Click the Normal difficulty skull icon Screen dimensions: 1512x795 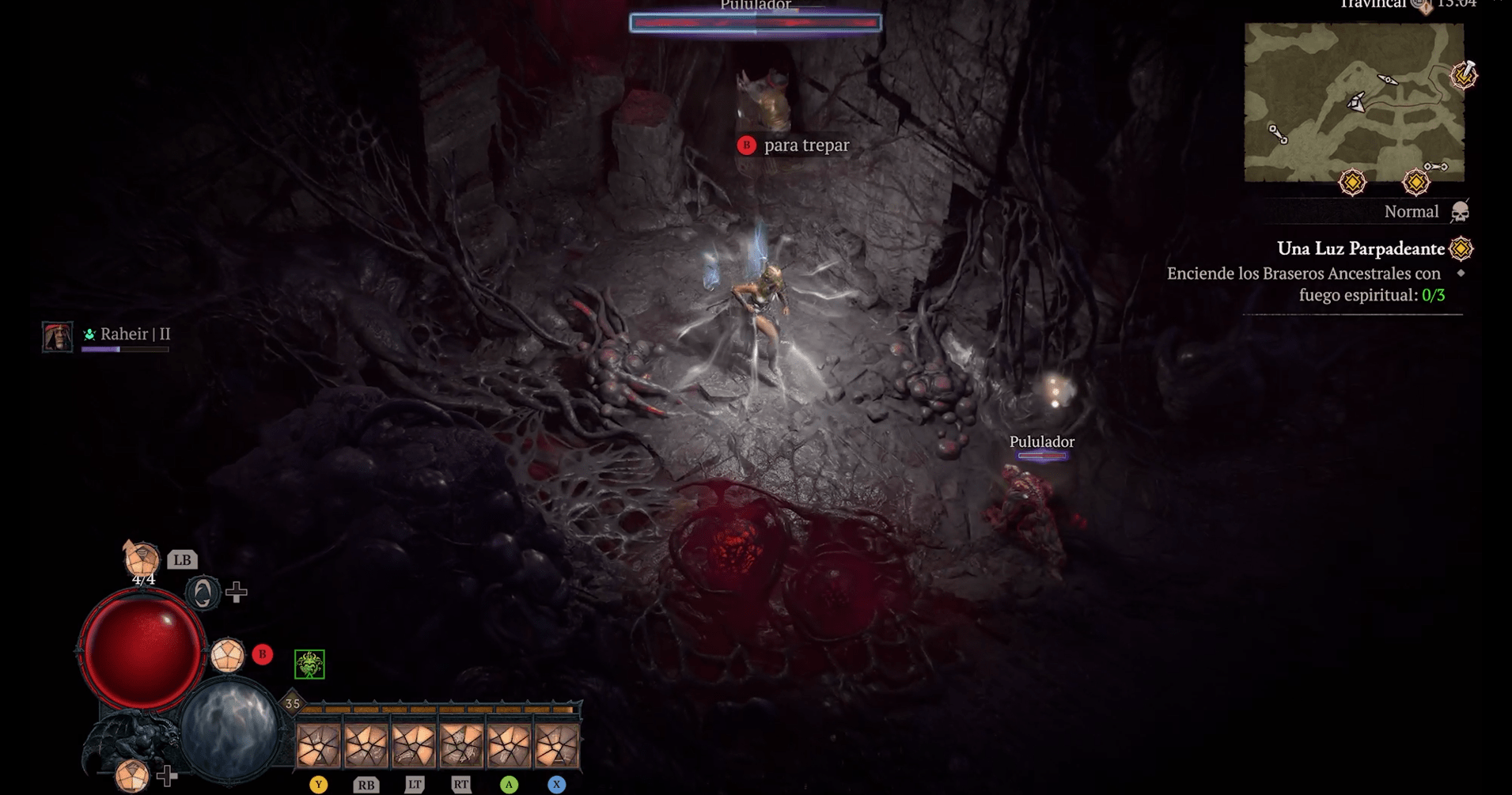[x=1460, y=212]
